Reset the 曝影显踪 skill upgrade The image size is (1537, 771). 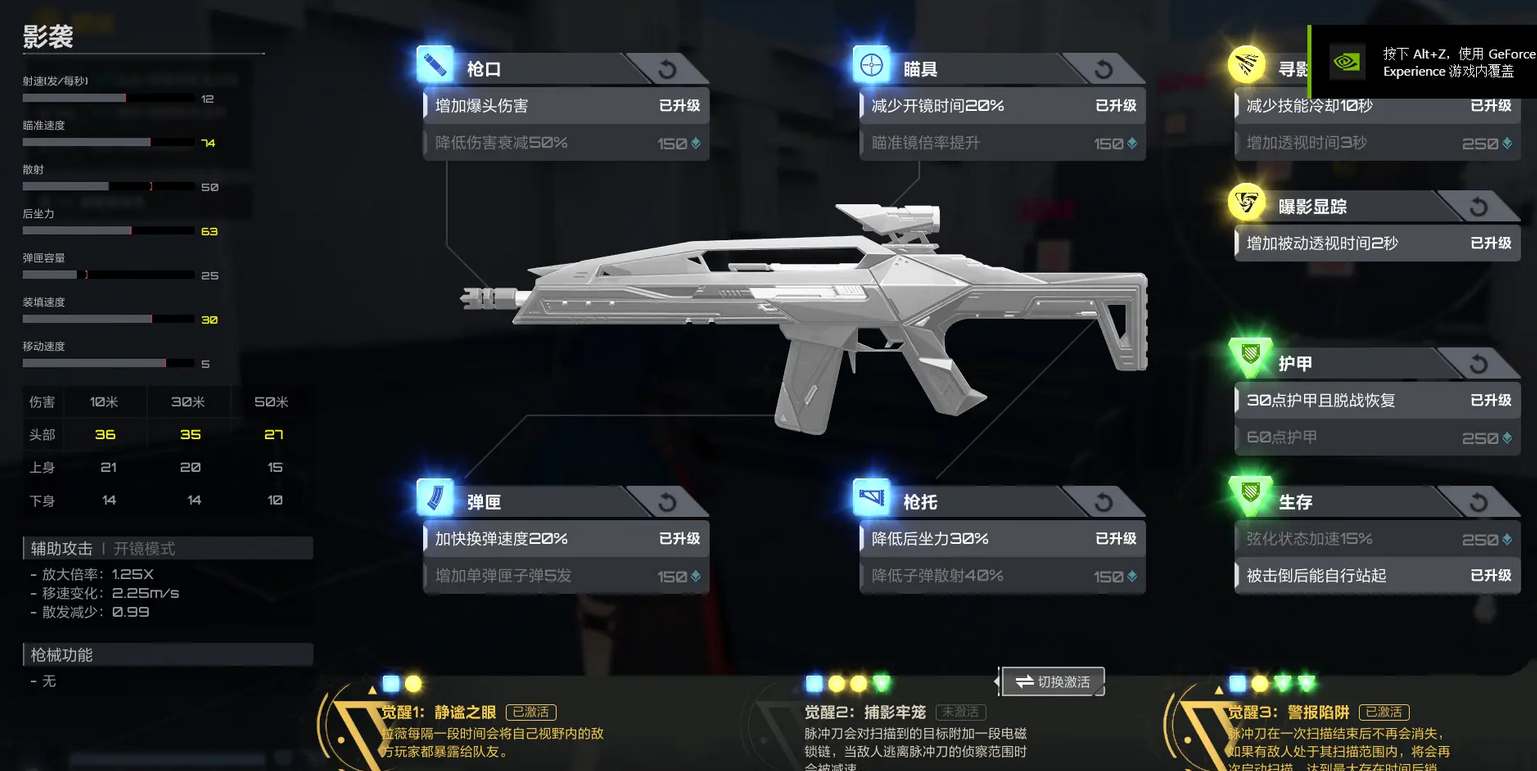click(1479, 207)
